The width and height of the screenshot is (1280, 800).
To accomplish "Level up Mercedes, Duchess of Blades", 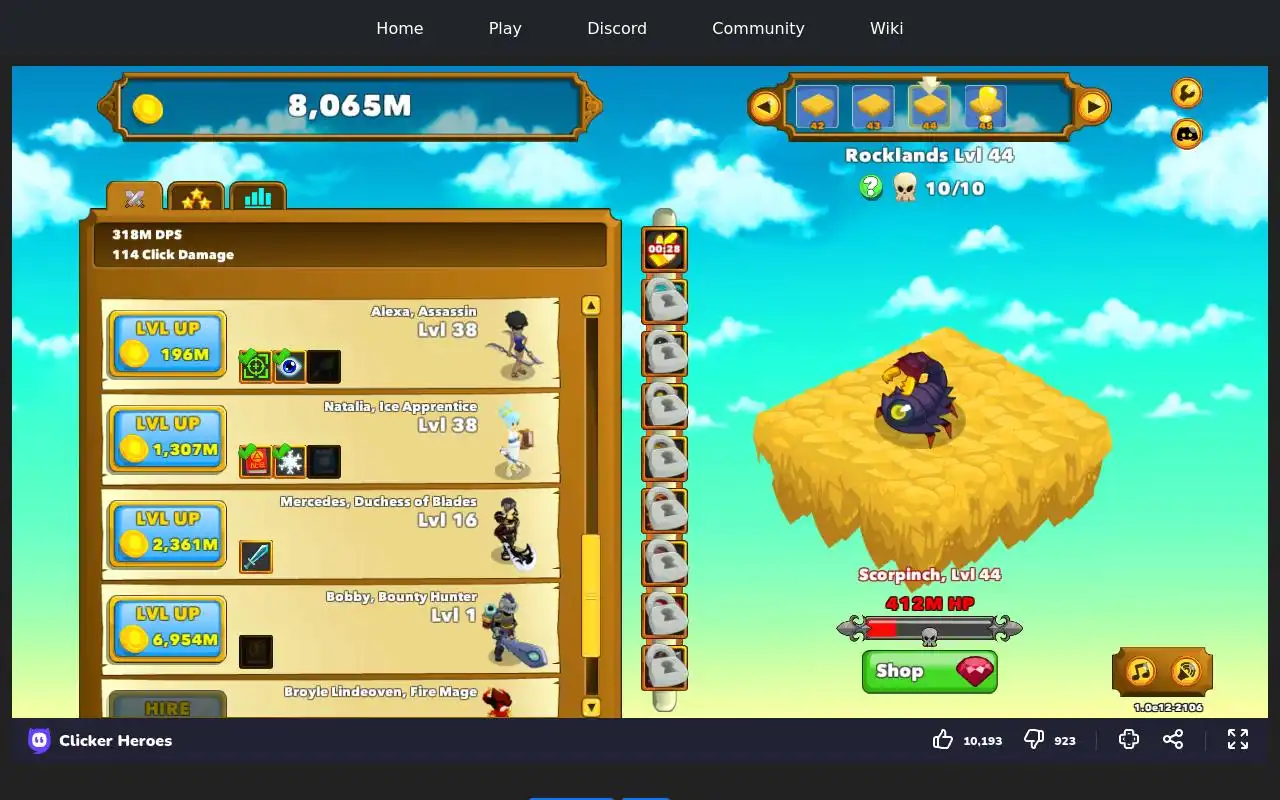I will (167, 534).
